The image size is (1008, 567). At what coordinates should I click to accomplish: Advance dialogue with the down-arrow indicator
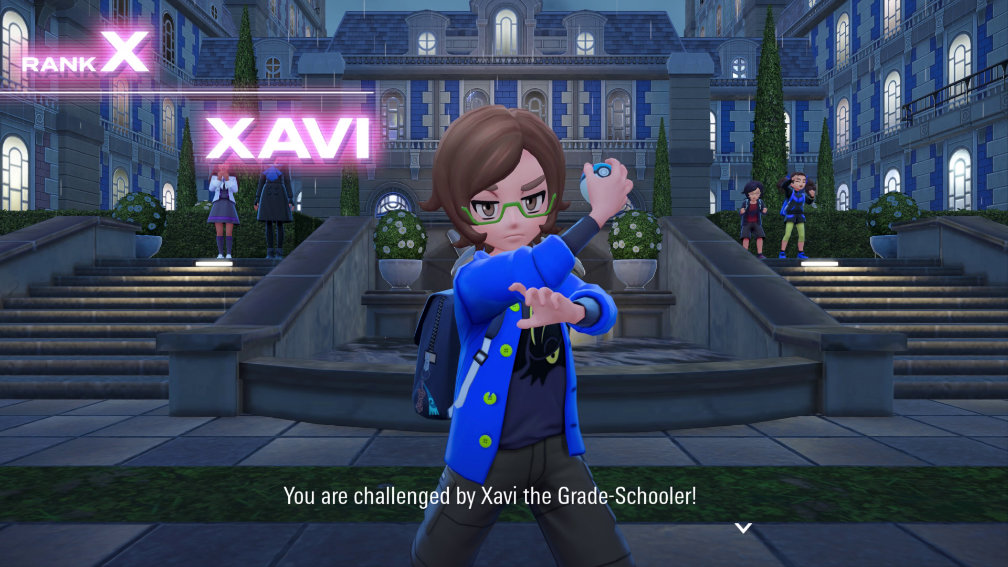tap(743, 527)
